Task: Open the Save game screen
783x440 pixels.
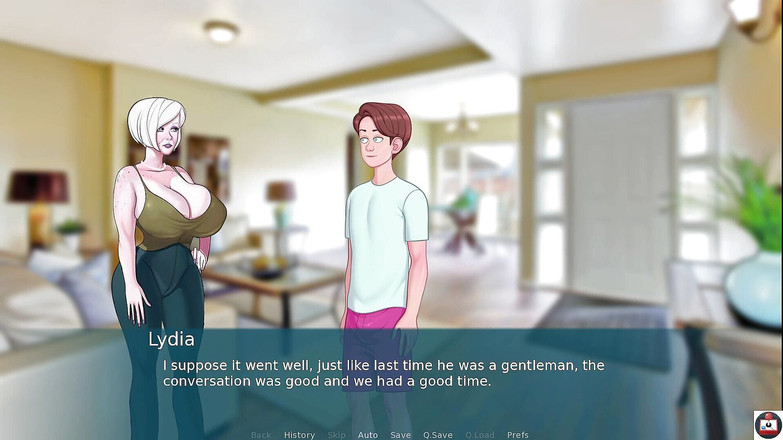Action: [x=400, y=435]
